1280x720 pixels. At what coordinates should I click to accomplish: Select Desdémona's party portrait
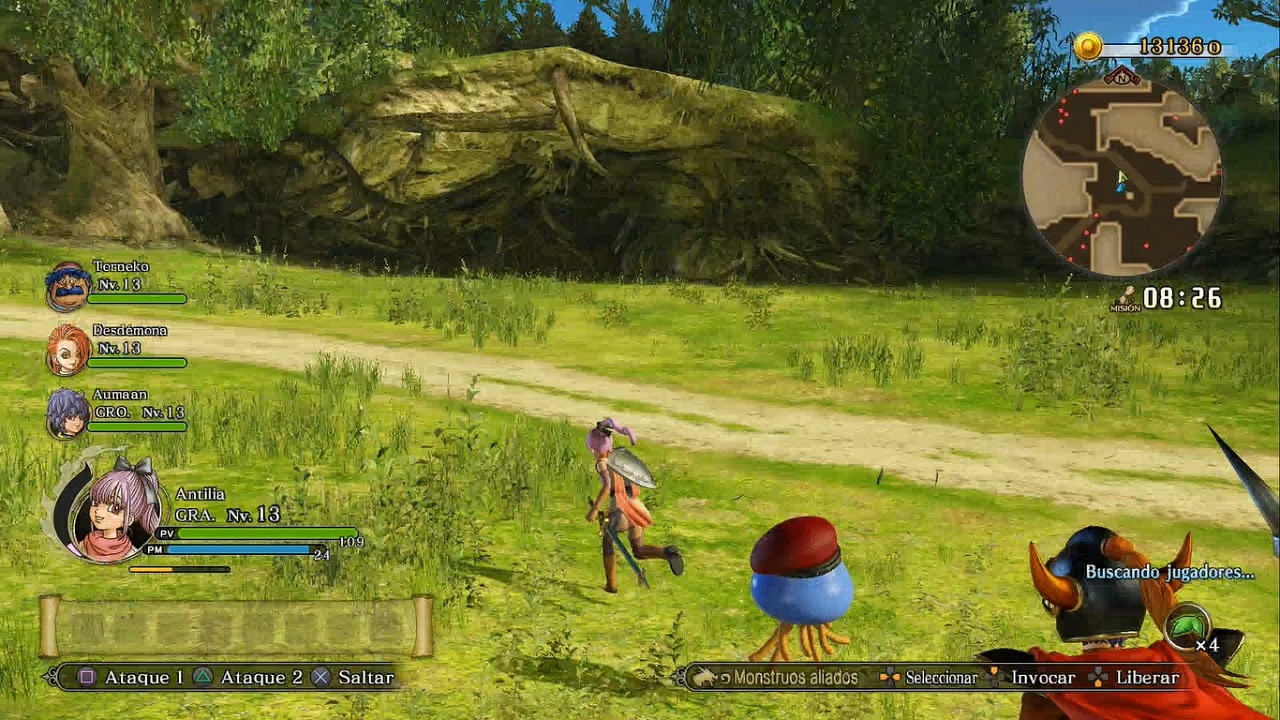point(67,349)
